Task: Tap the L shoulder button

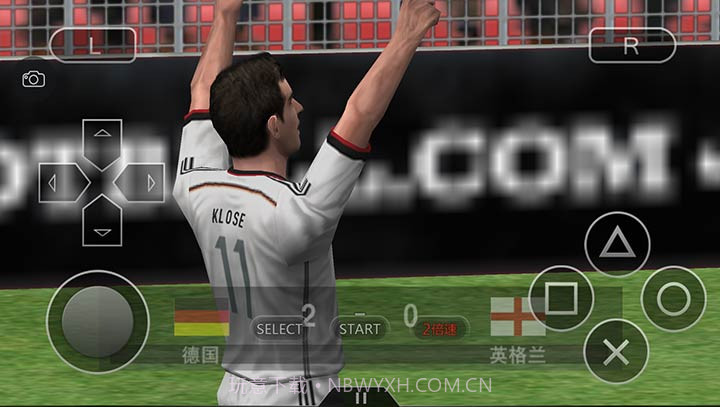Action: 93,45
